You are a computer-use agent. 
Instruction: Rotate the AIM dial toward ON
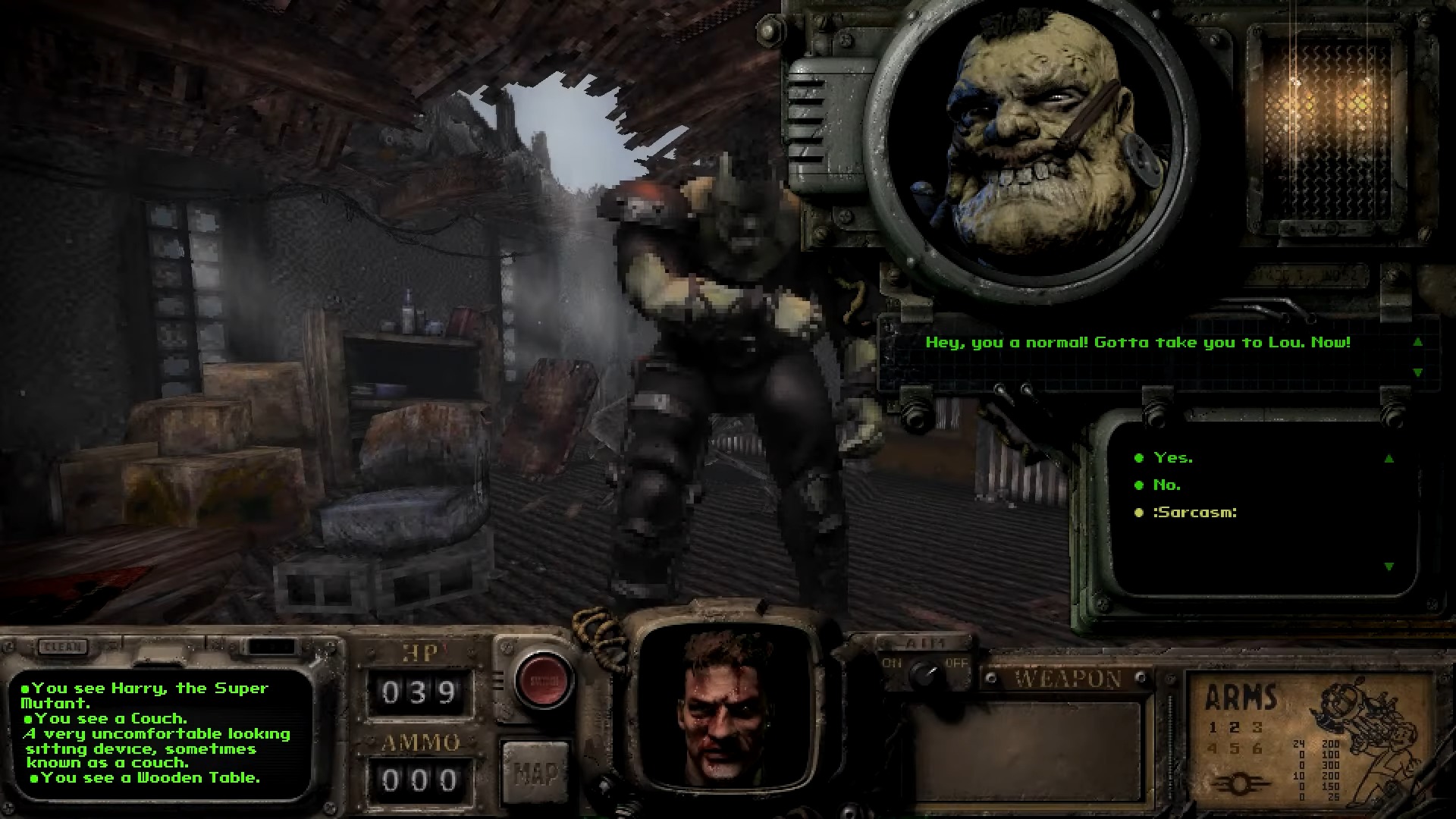point(892,665)
